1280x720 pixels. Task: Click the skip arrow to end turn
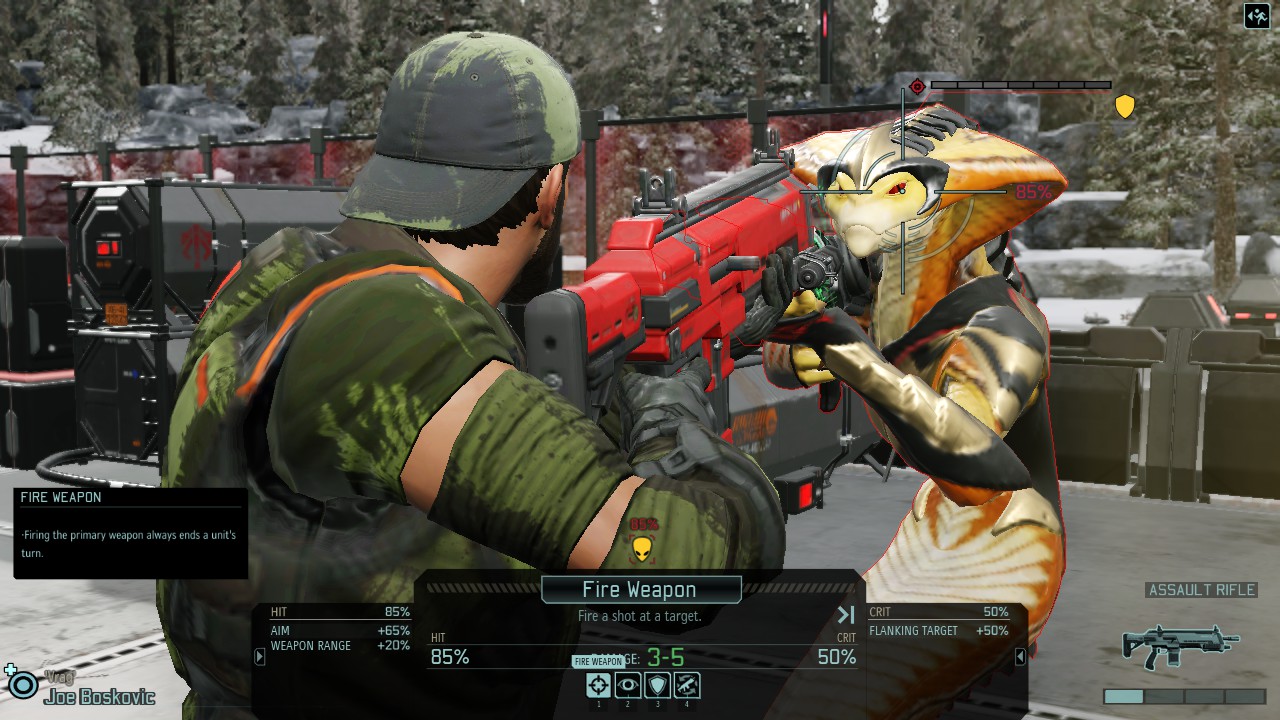[846, 615]
